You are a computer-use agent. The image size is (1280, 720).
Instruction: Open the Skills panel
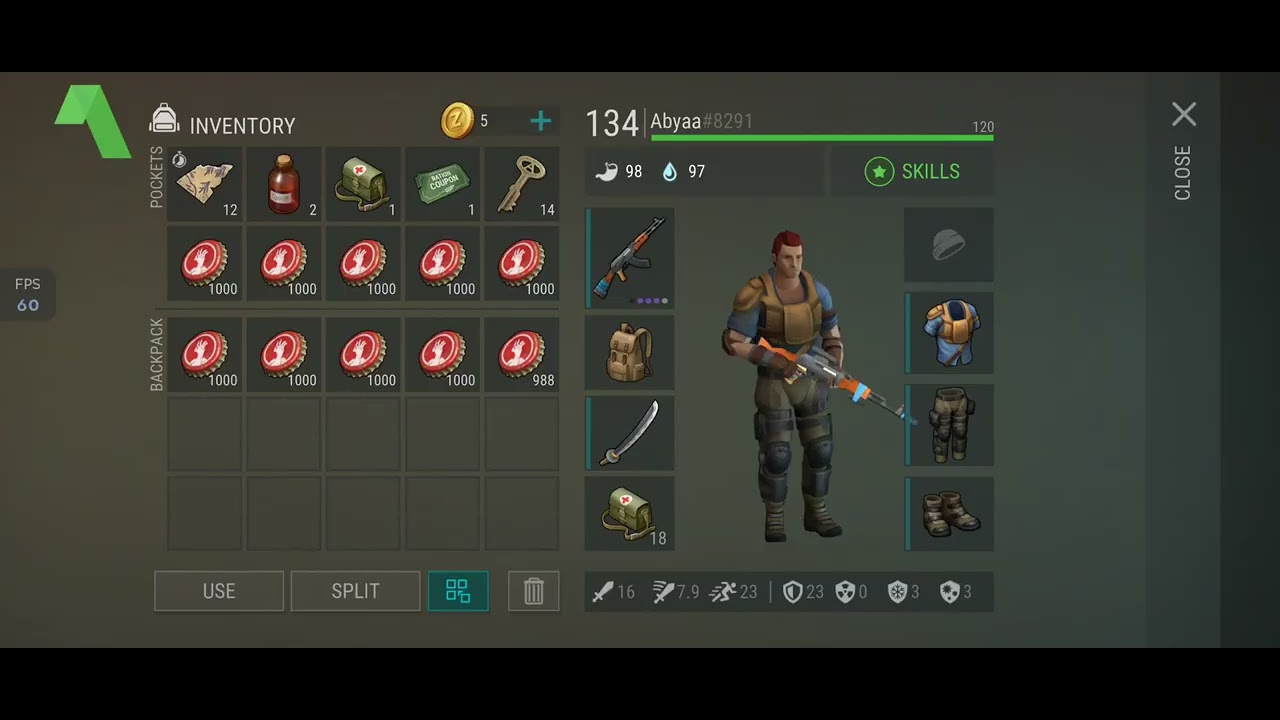point(911,172)
